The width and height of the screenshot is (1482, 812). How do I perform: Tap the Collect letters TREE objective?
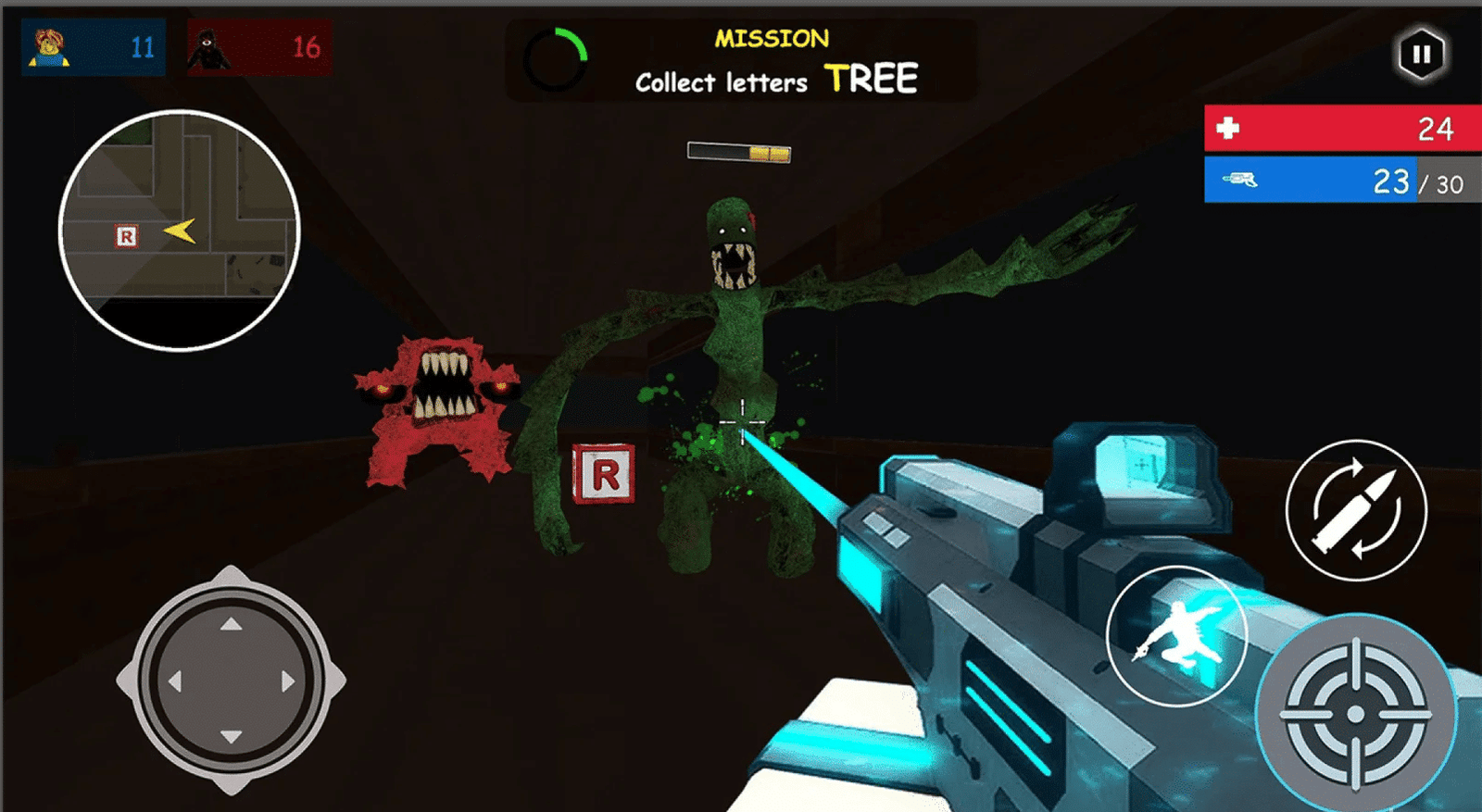coord(775,81)
